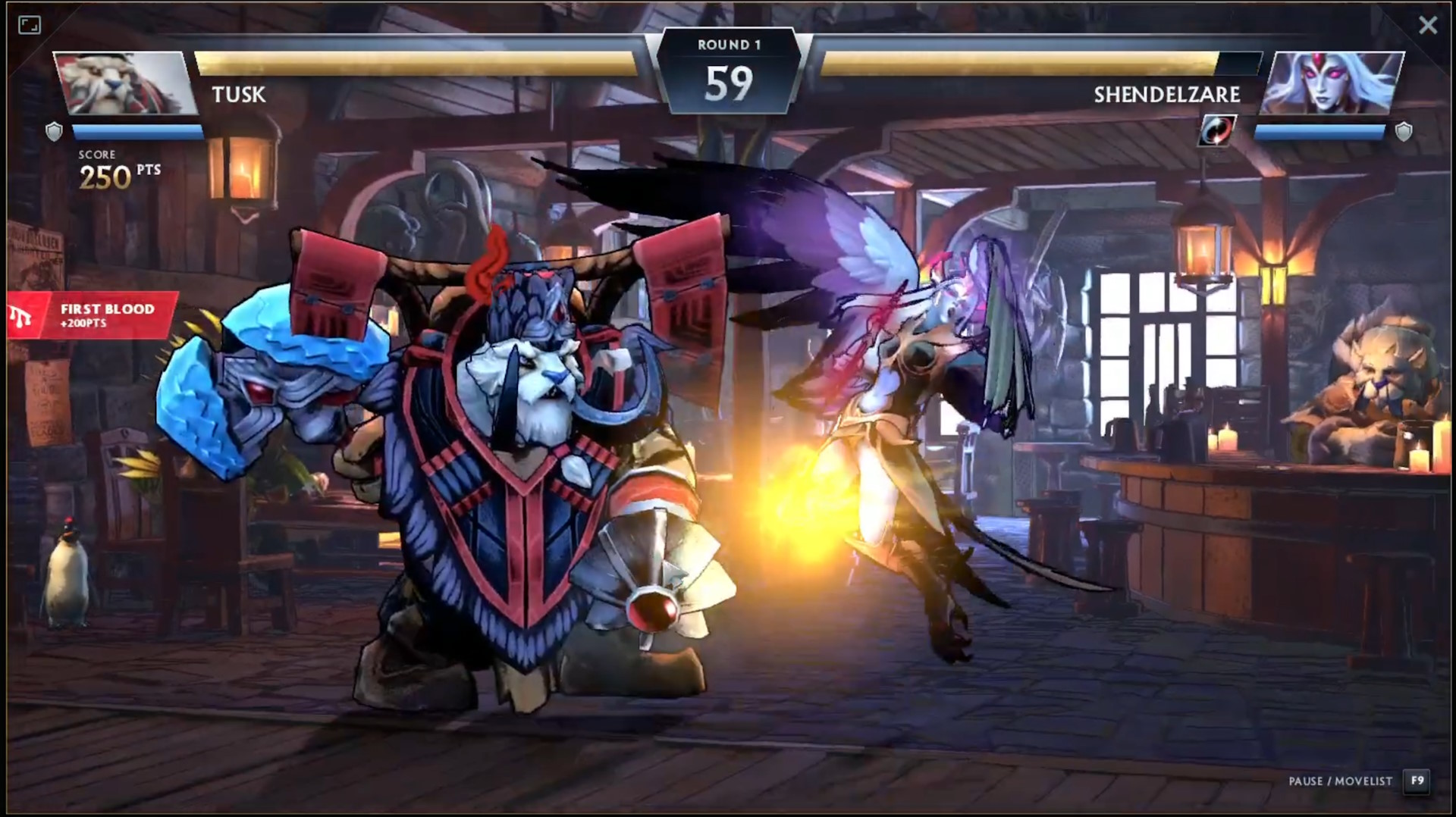The image size is (1456, 817).
Task: Toggle fullscreen with the expand icon
Action: (x=29, y=25)
